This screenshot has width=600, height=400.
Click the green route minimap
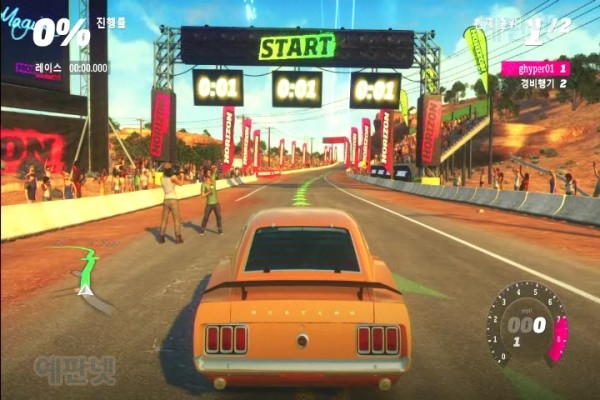coord(84,270)
